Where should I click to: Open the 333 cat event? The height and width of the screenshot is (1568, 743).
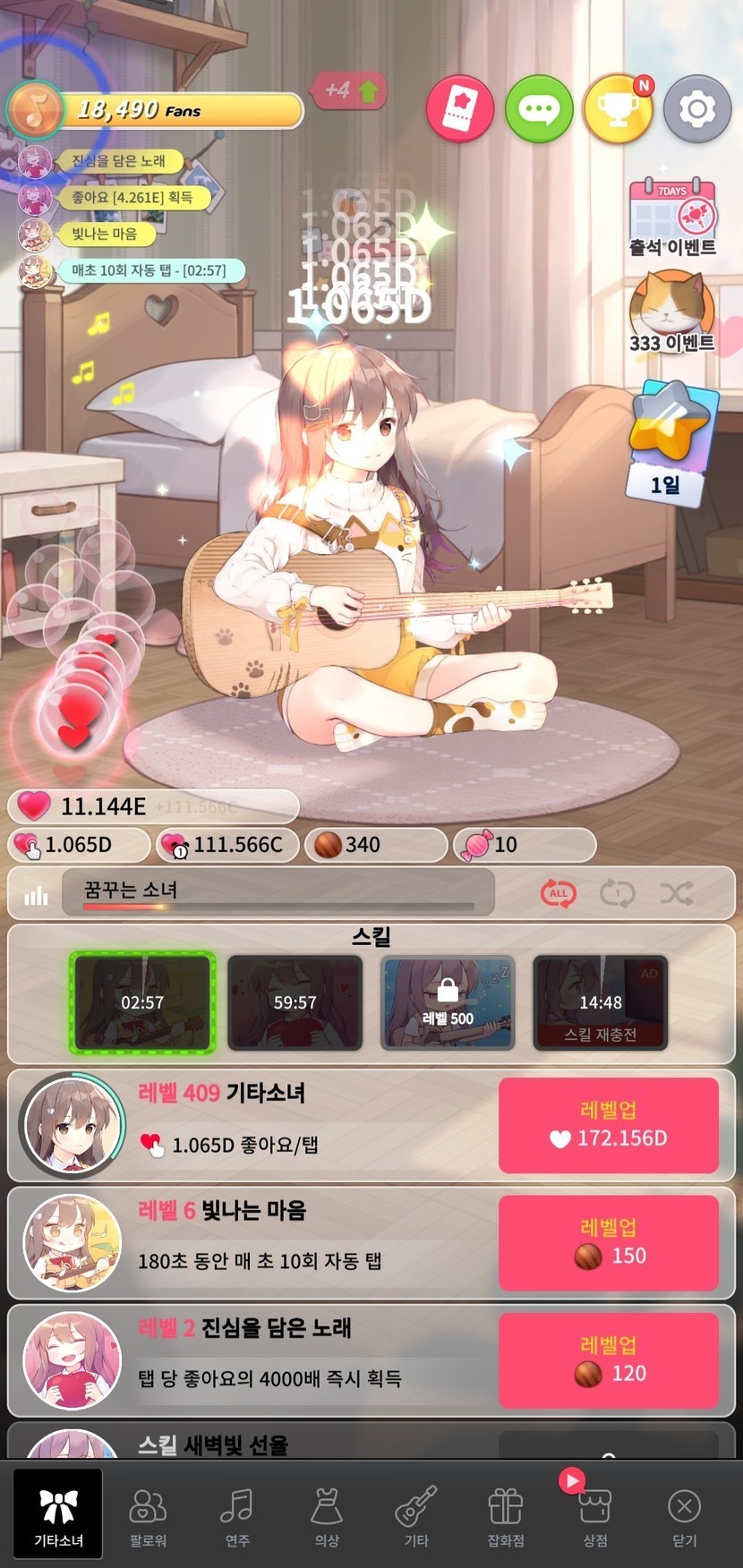coord(671,313)
